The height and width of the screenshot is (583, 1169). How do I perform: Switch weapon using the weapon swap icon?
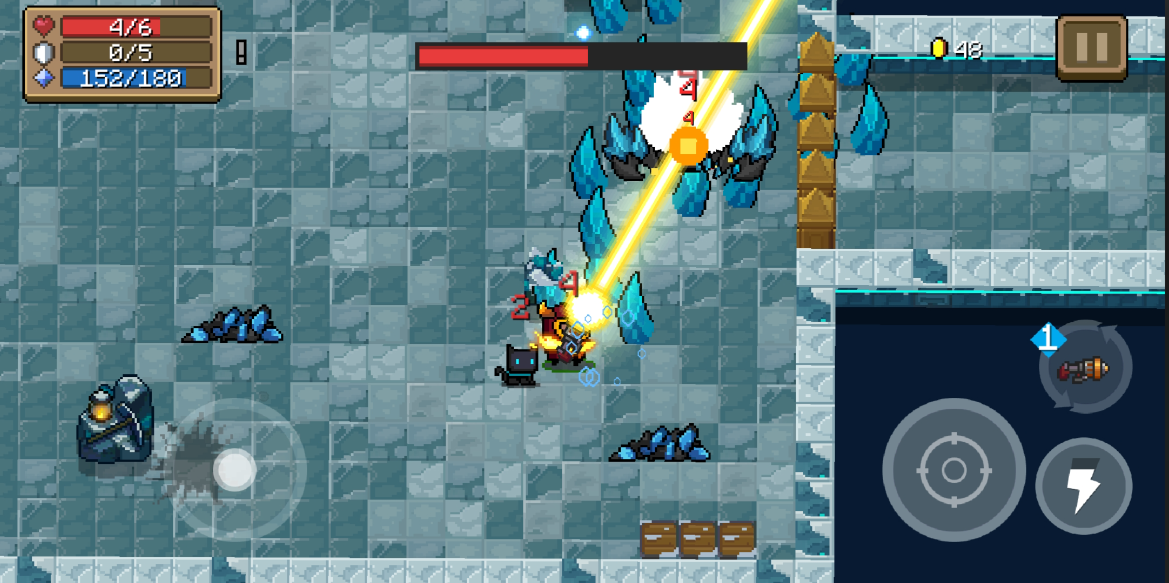(x=1085, y=369)
